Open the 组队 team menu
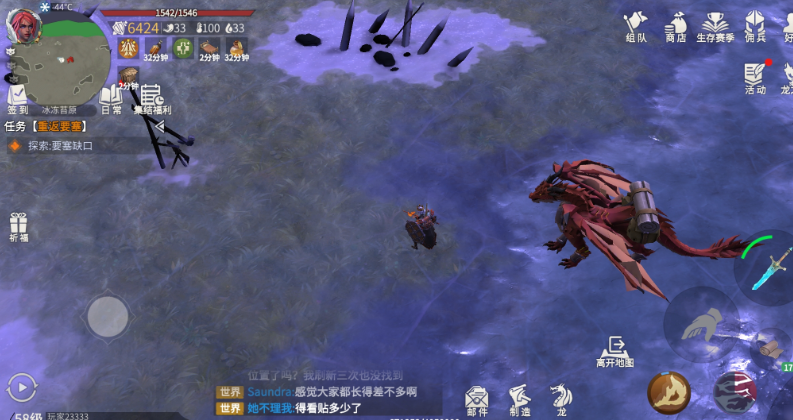This screenshot has height=420, width=793. [x=635, y=26]
